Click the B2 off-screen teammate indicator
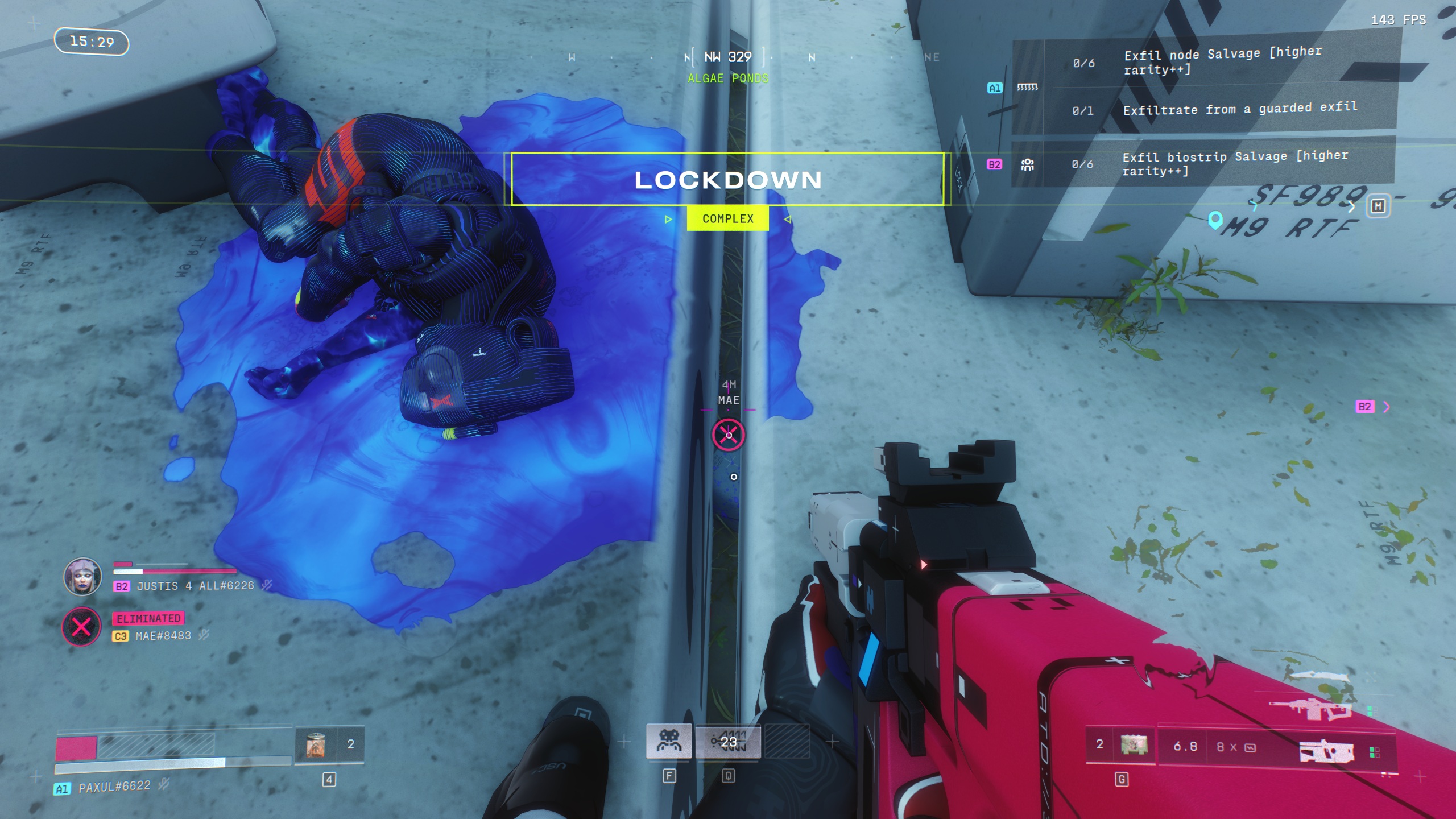The height and width of the screenshot is (819, 1456). 1371,407
